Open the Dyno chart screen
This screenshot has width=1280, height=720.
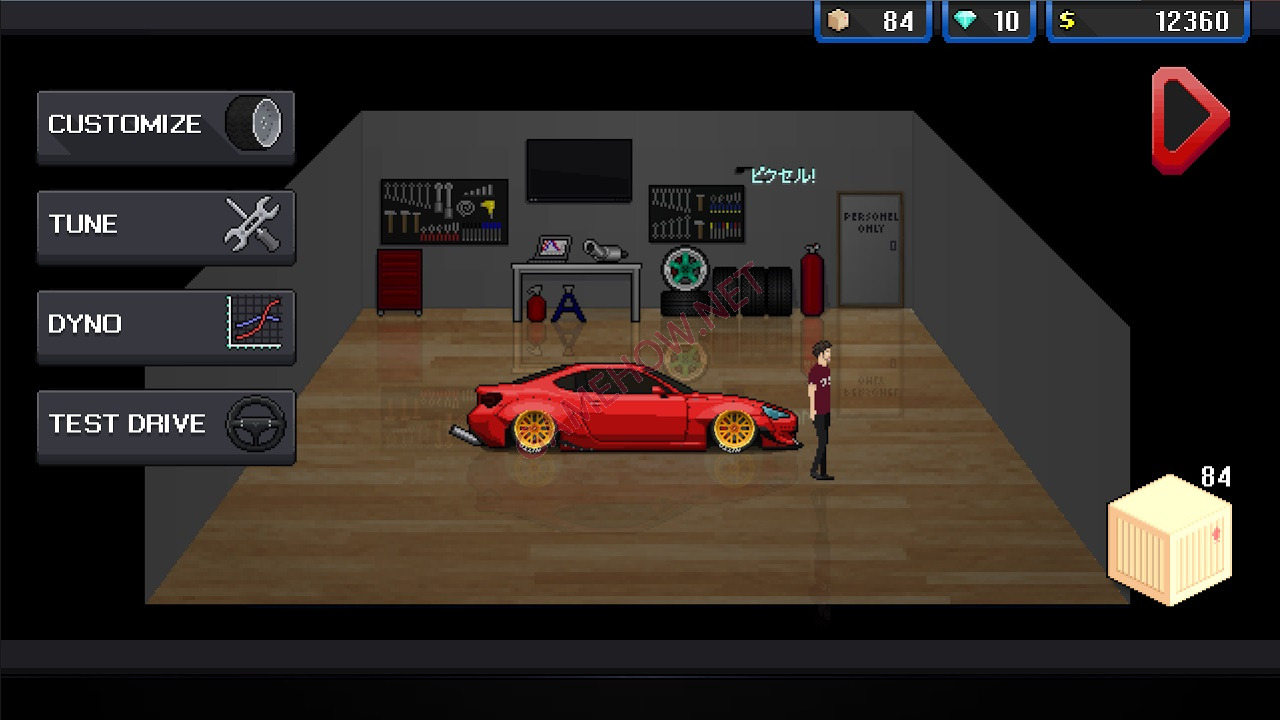tap(166, 325)
